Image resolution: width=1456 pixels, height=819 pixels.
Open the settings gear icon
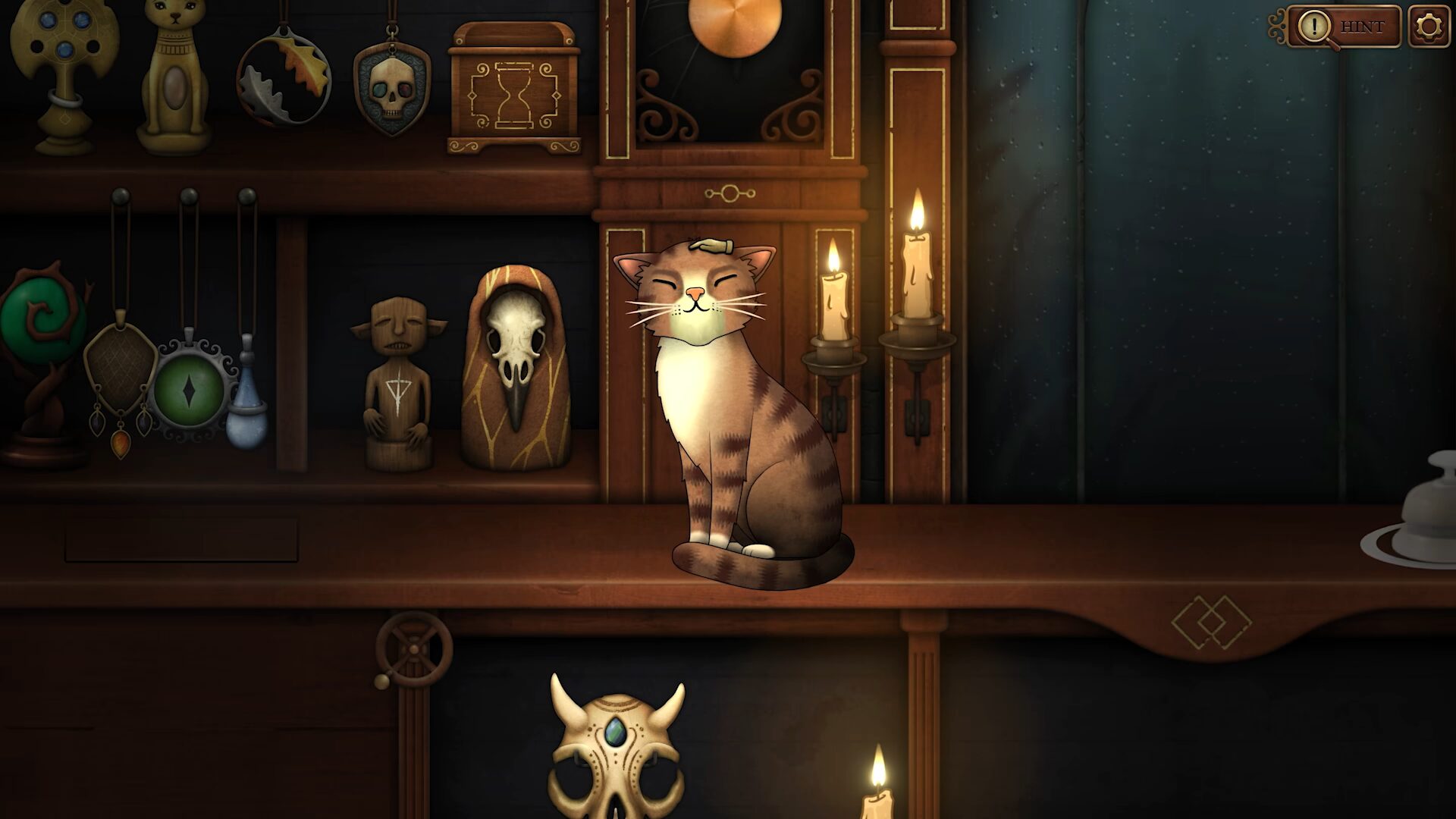coord(1428,27)
